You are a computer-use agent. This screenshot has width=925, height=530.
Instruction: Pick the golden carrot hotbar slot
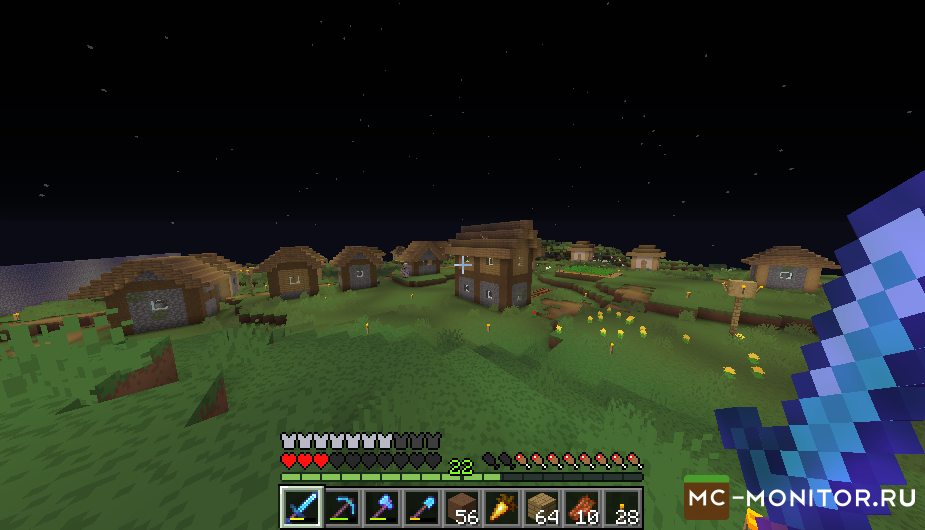502,507
